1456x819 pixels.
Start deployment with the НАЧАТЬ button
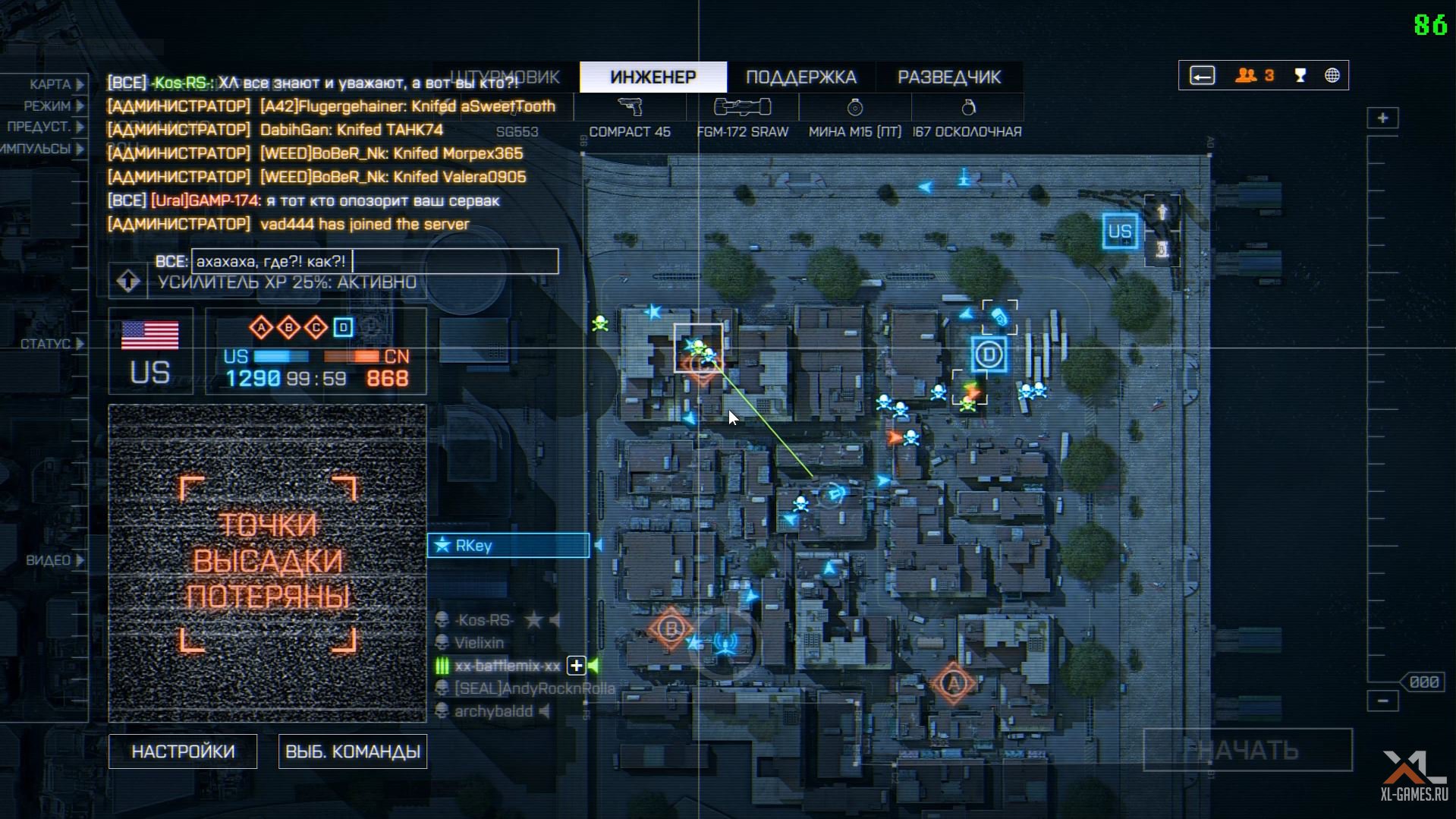tap(1247, 750)
